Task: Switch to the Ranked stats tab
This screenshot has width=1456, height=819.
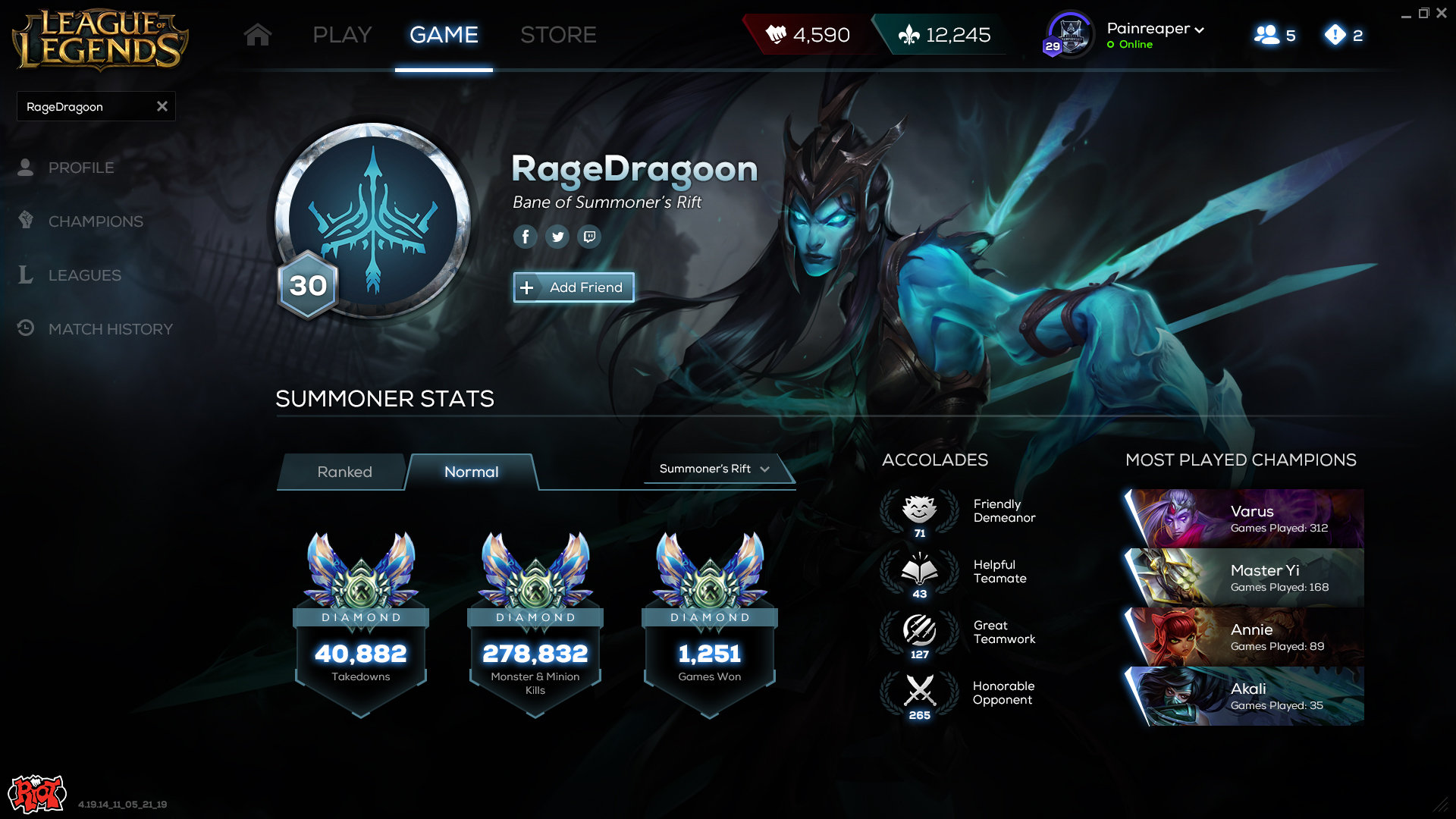Action: pos(344,472)
